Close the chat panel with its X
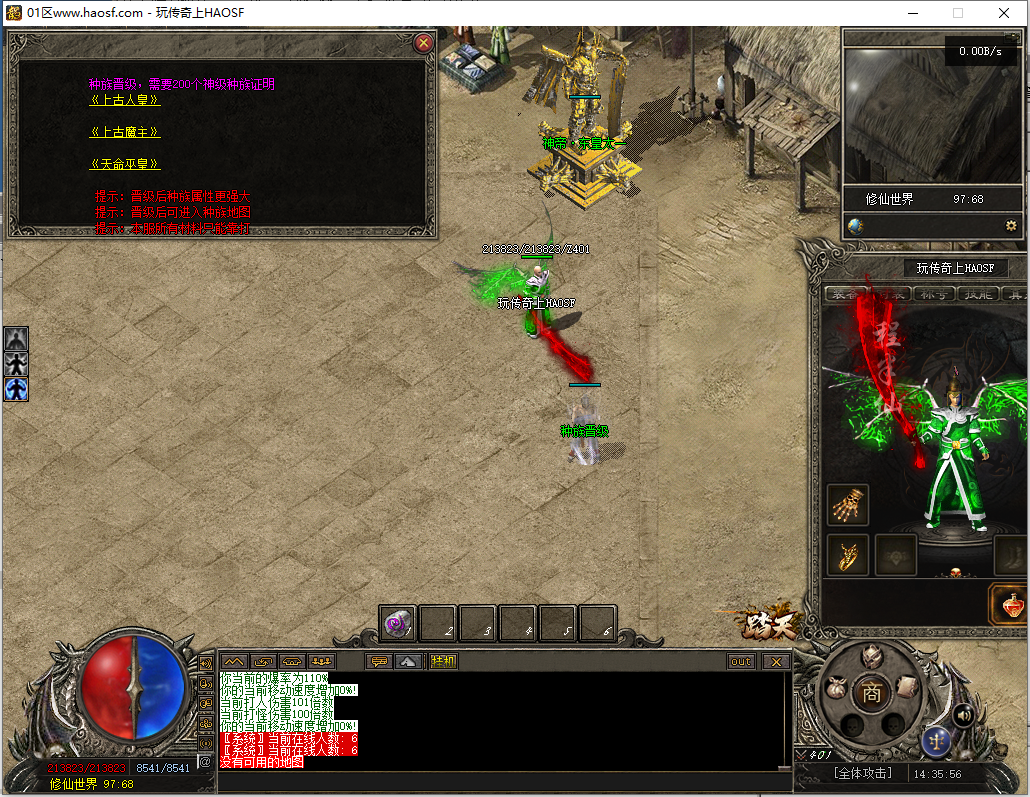 [775, 661]
